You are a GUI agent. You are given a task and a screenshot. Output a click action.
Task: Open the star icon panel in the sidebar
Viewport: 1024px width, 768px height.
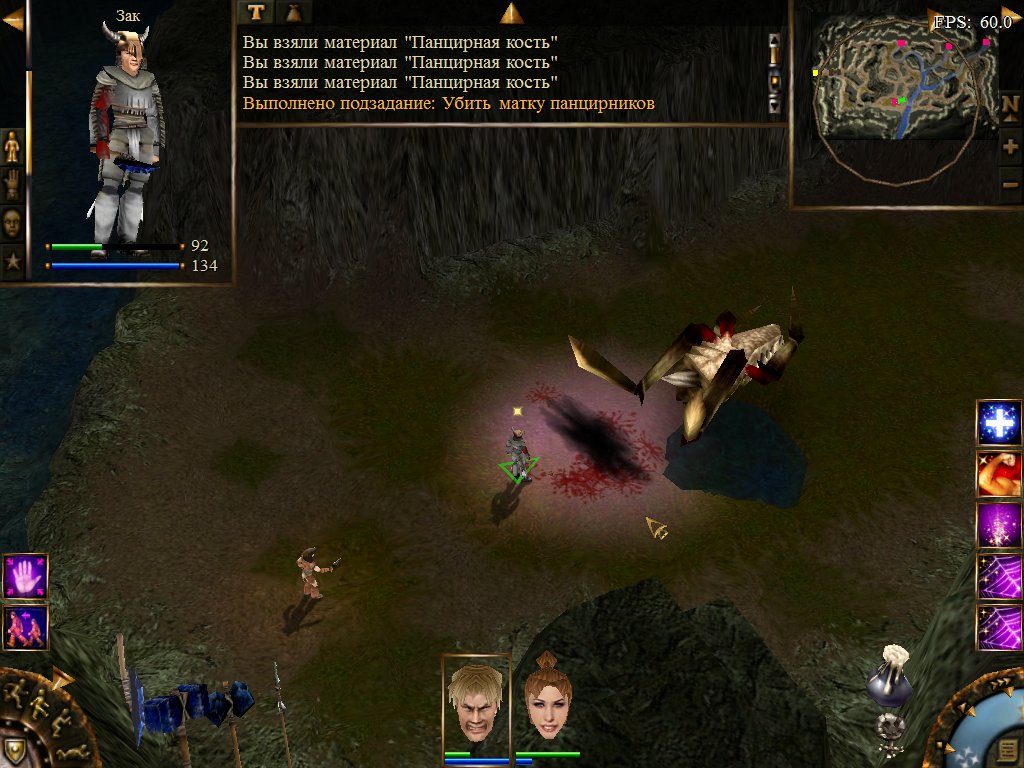12,262
